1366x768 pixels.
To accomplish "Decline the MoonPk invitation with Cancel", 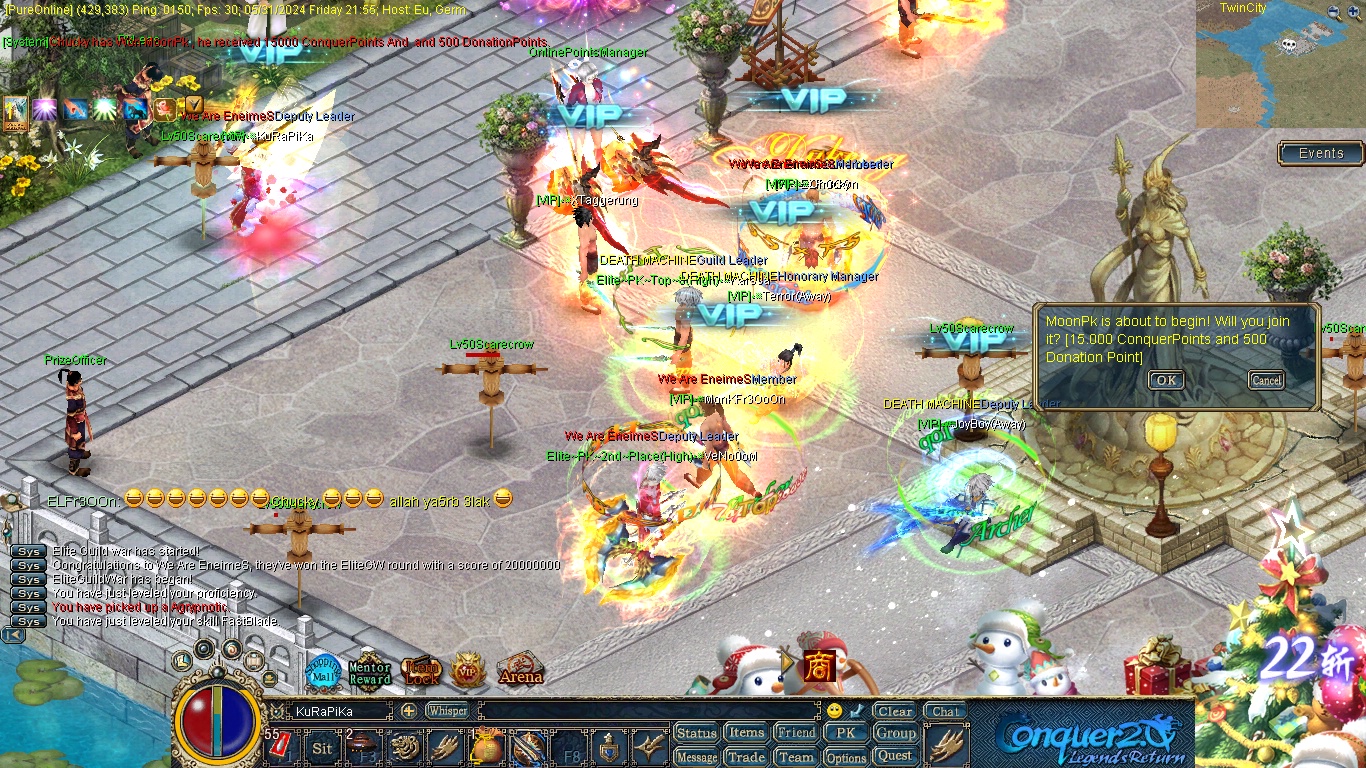I will (1266, 380).
